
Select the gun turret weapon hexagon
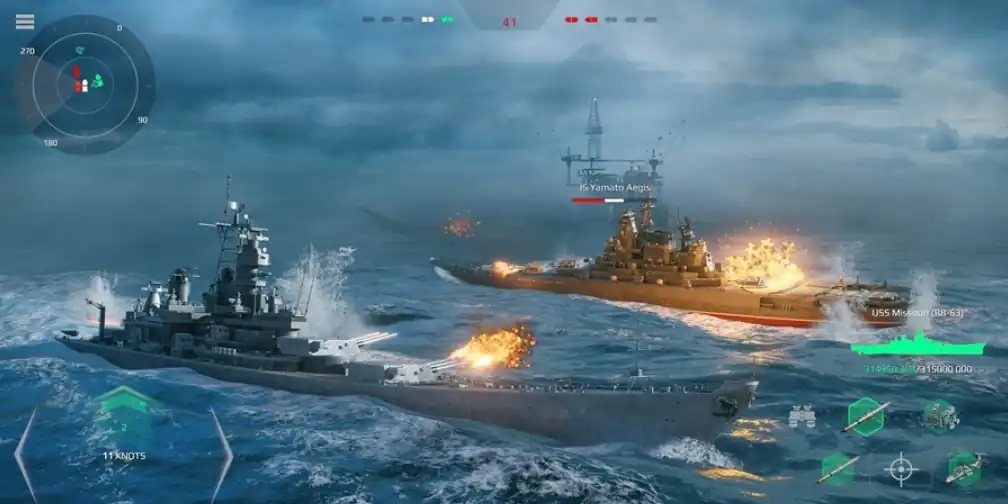940,415
